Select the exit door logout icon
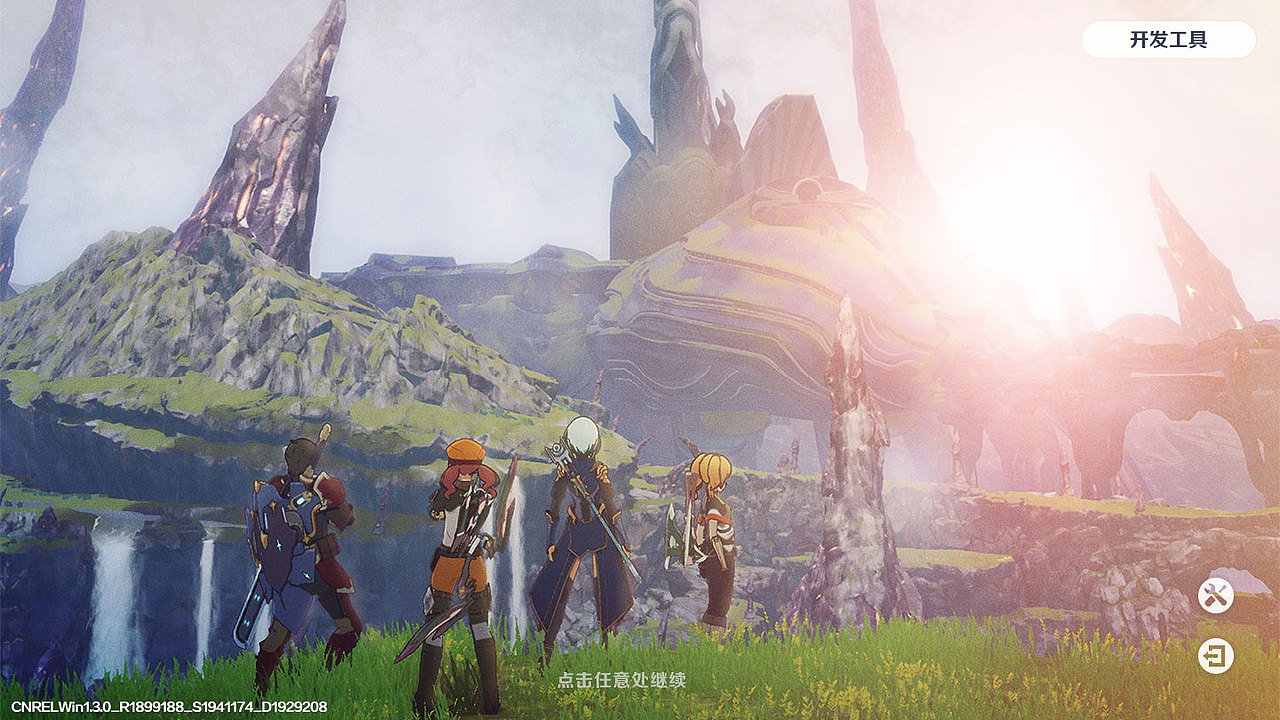This screenshot has width=1280, height=720. tap(1216, 656)
